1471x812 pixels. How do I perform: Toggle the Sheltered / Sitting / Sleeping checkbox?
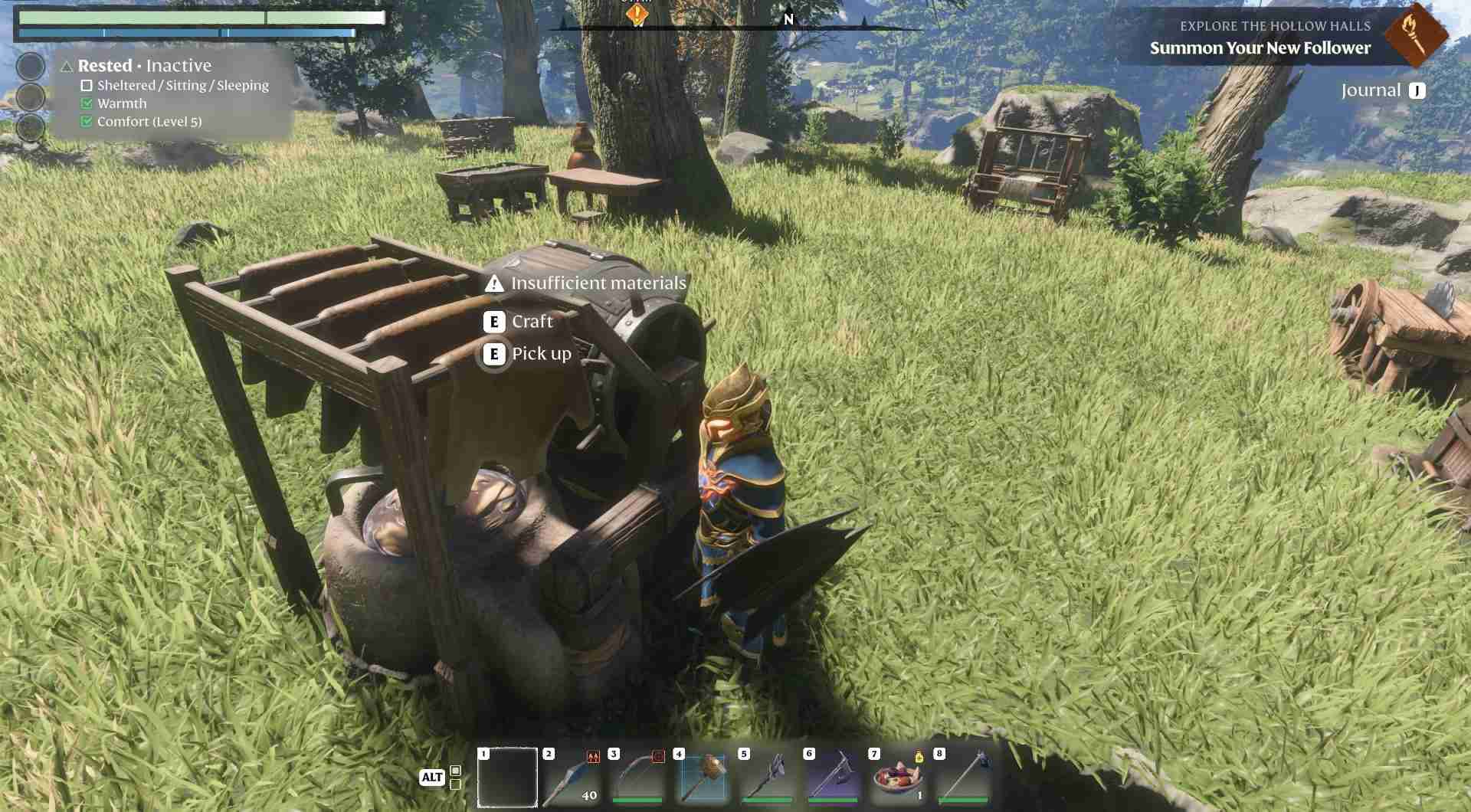85,85
